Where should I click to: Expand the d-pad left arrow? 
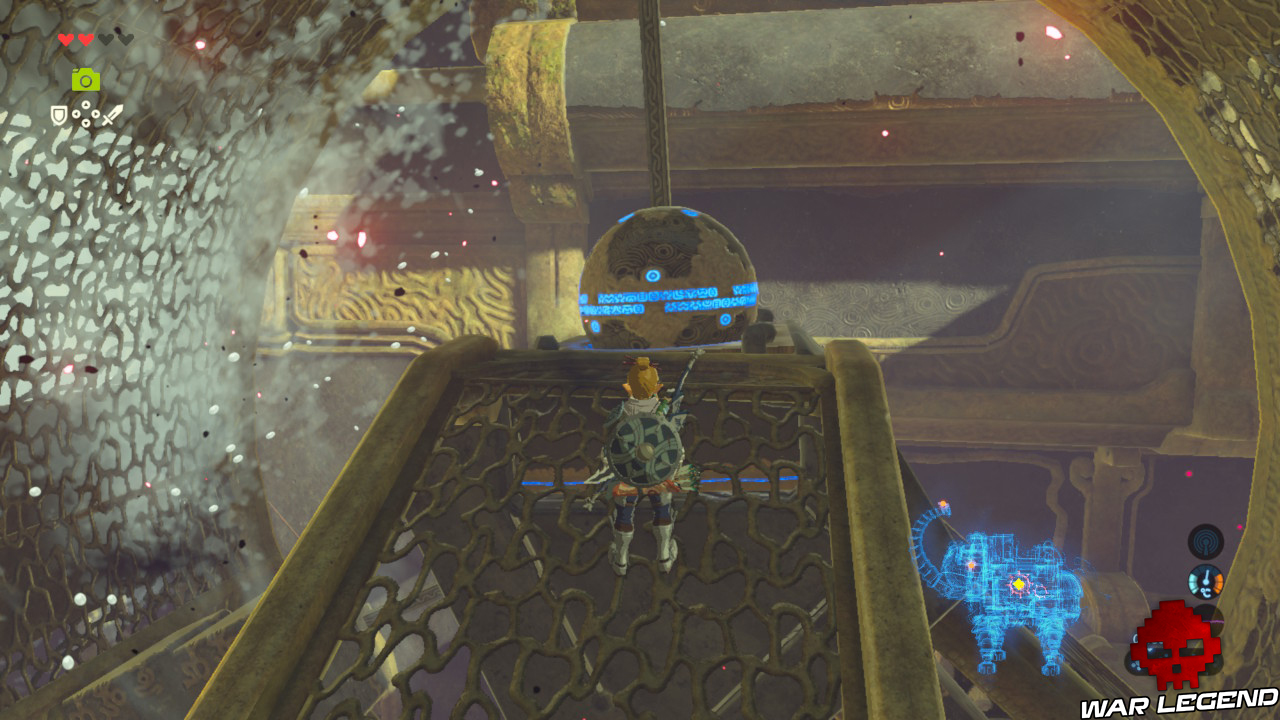(75, 113)
